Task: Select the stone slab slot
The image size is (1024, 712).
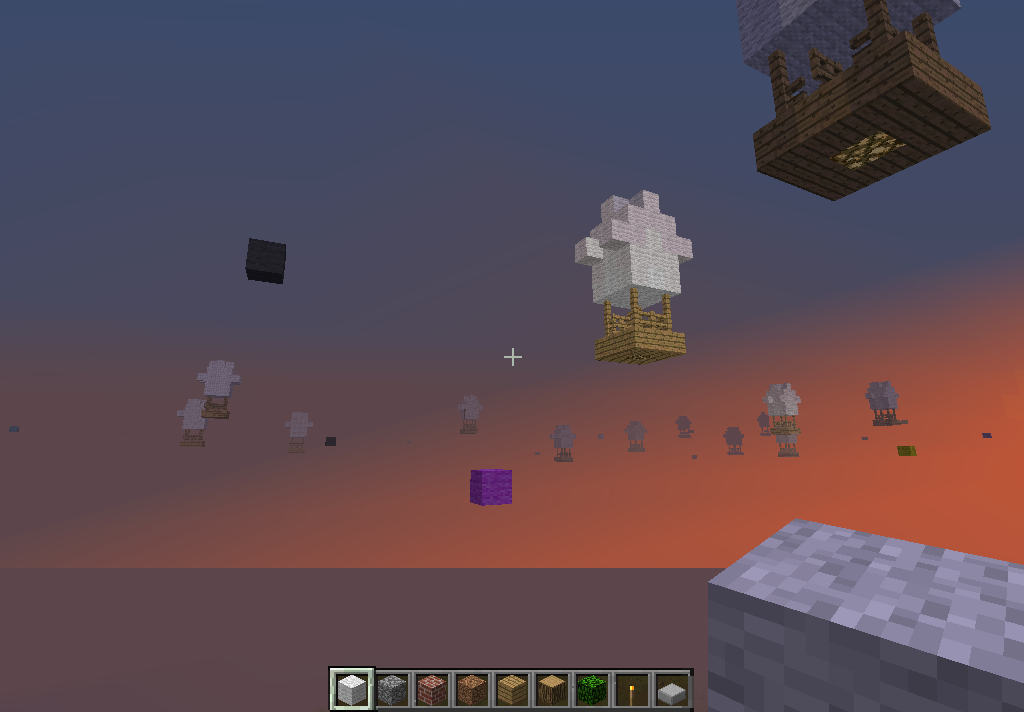Action: 672,689
